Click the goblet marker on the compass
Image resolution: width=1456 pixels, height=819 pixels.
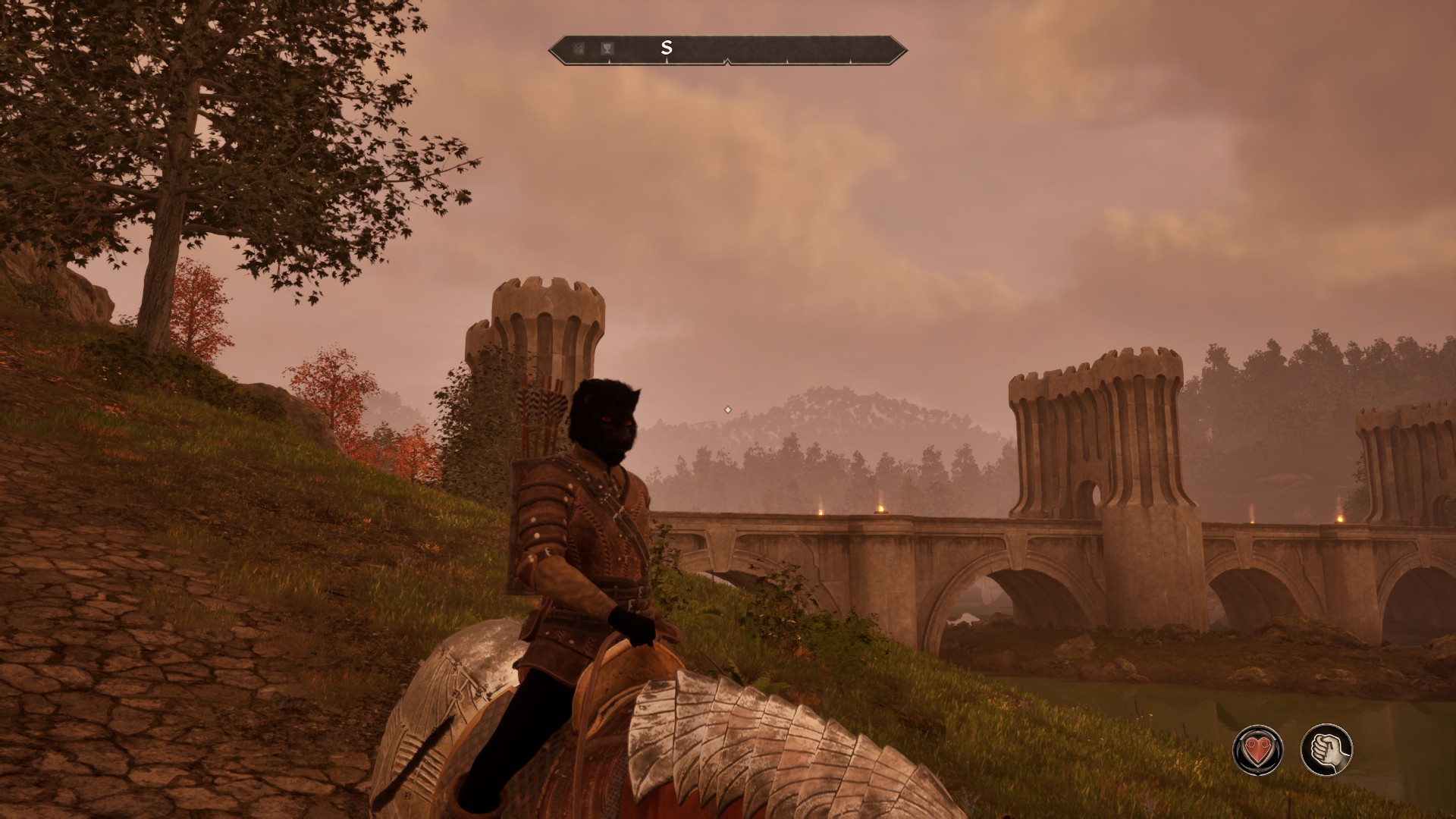coord(607,49)
